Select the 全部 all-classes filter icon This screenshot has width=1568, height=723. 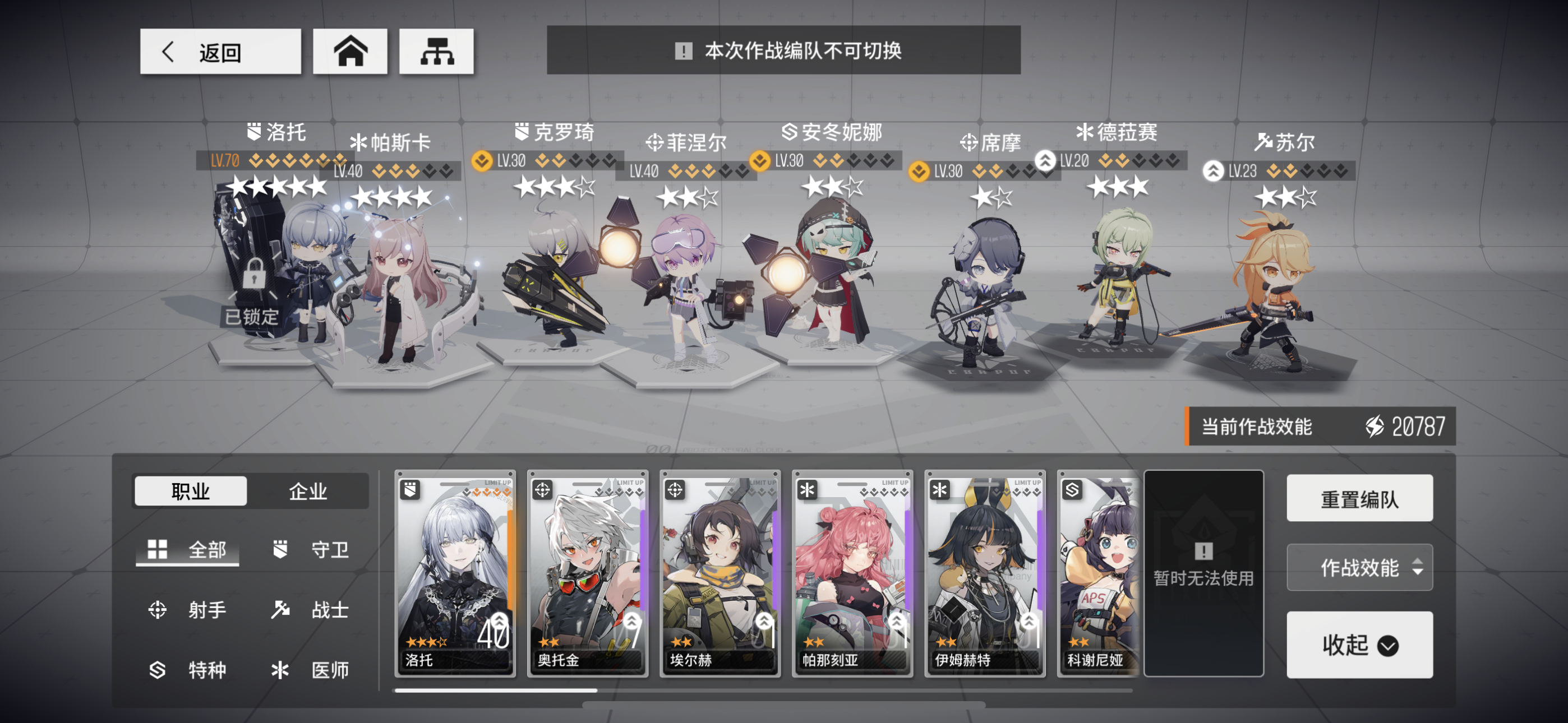tap(158, 550)
